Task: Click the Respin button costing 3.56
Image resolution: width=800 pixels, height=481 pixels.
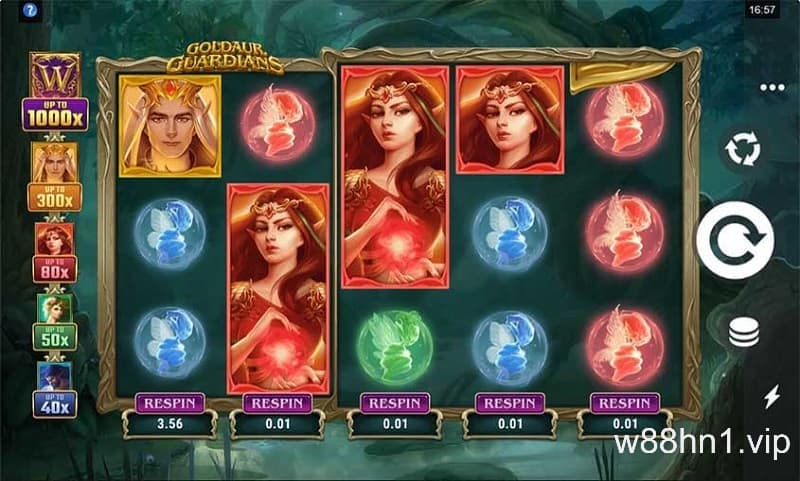Action: (x=169, y=403)
